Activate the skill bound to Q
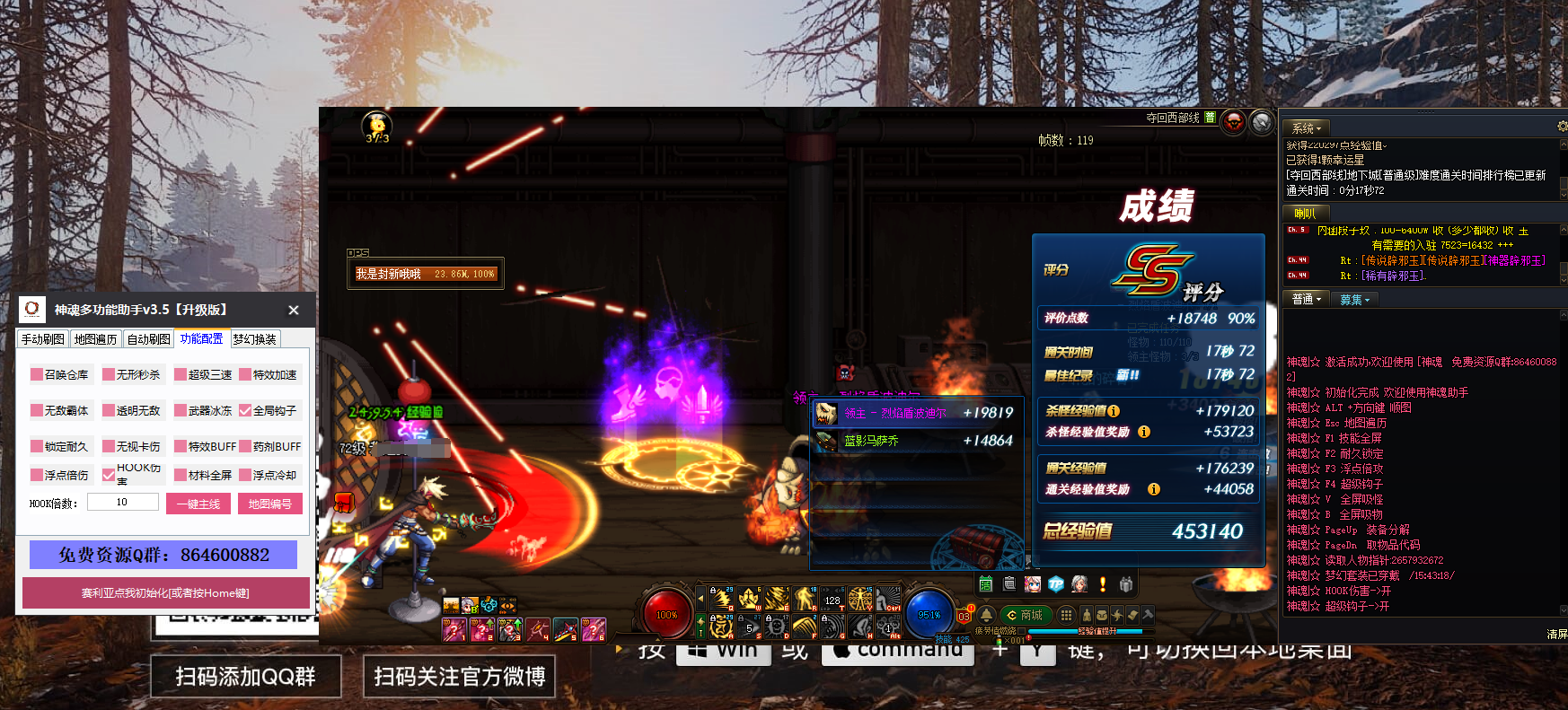Viewport: 1568px width, 710px height. coord(721,598)
